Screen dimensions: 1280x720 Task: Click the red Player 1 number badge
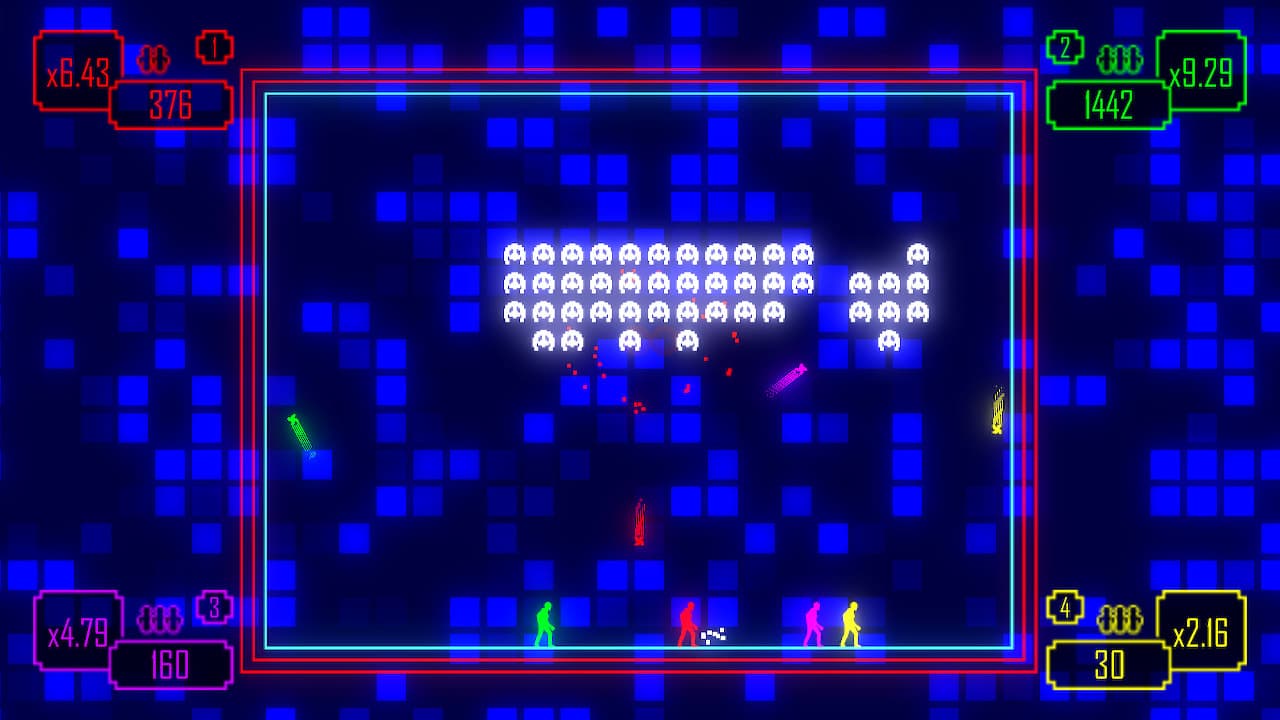click(214, 46)
